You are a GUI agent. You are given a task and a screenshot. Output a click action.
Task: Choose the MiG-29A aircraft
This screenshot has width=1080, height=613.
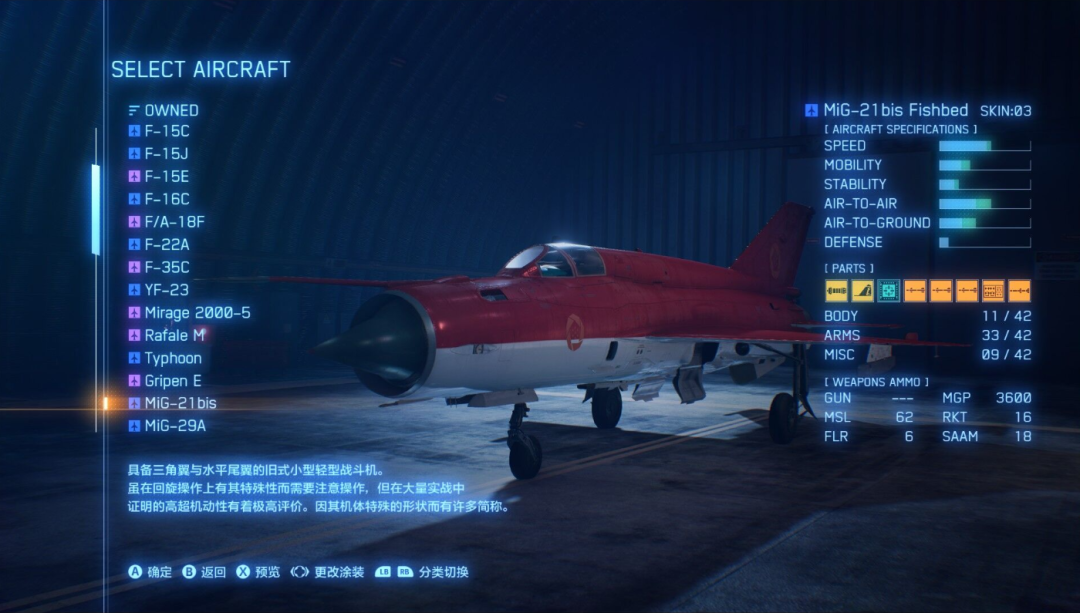click(x=175, y=426)
